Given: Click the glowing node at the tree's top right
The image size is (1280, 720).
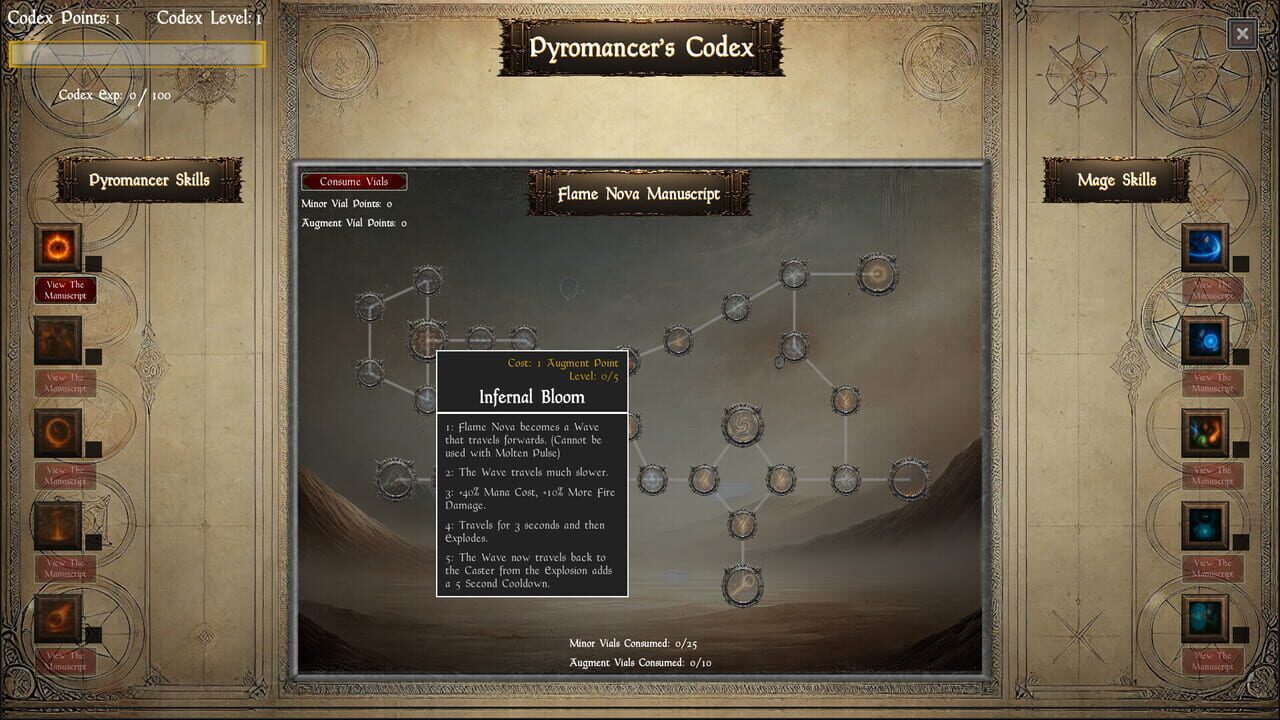Looking at the screenshot, I should pyautogui.click(x=876, y=273).
